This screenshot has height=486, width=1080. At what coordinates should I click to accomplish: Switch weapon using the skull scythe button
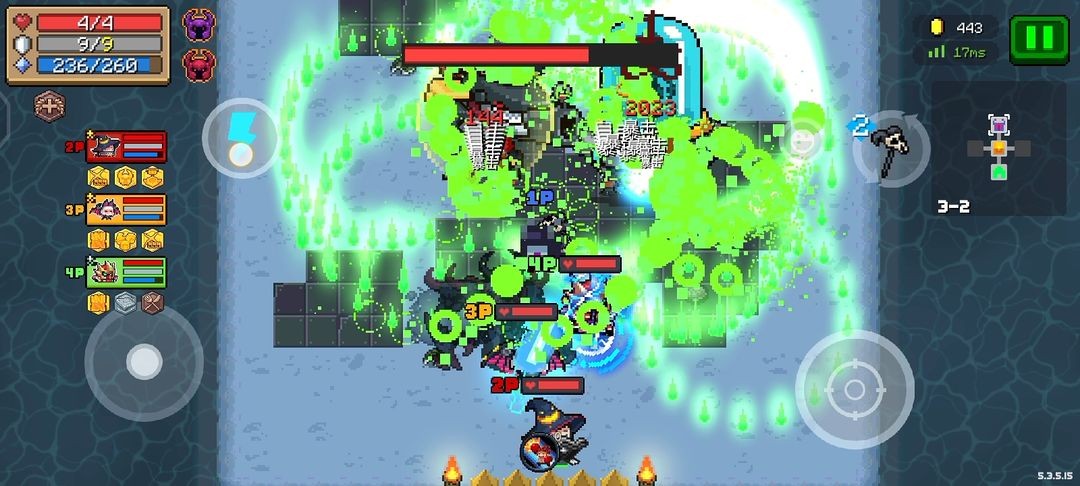point(886,147)
